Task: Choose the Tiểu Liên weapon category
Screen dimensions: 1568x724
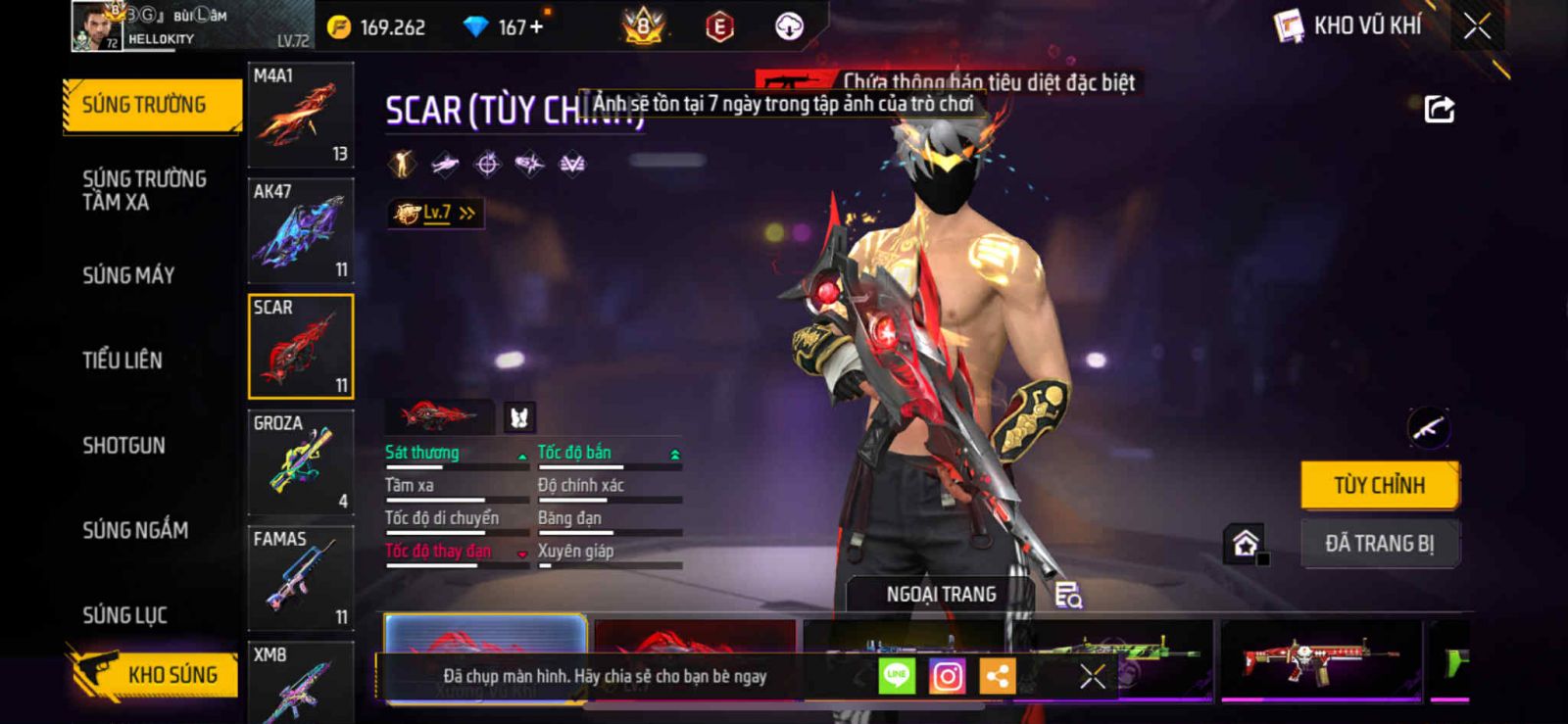Action: click(x=122, y=361)
